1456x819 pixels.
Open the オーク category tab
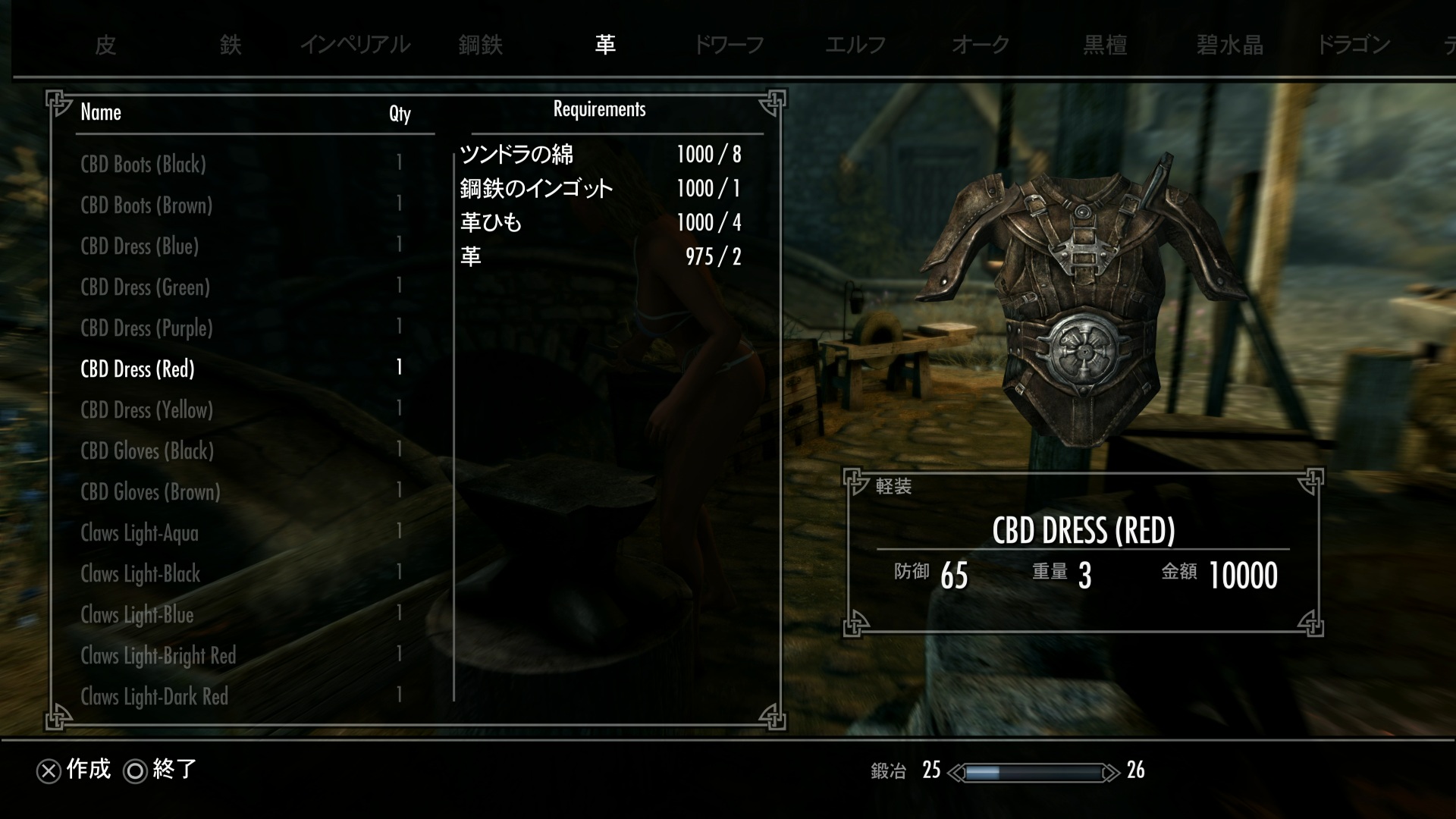tap(981, 45)
